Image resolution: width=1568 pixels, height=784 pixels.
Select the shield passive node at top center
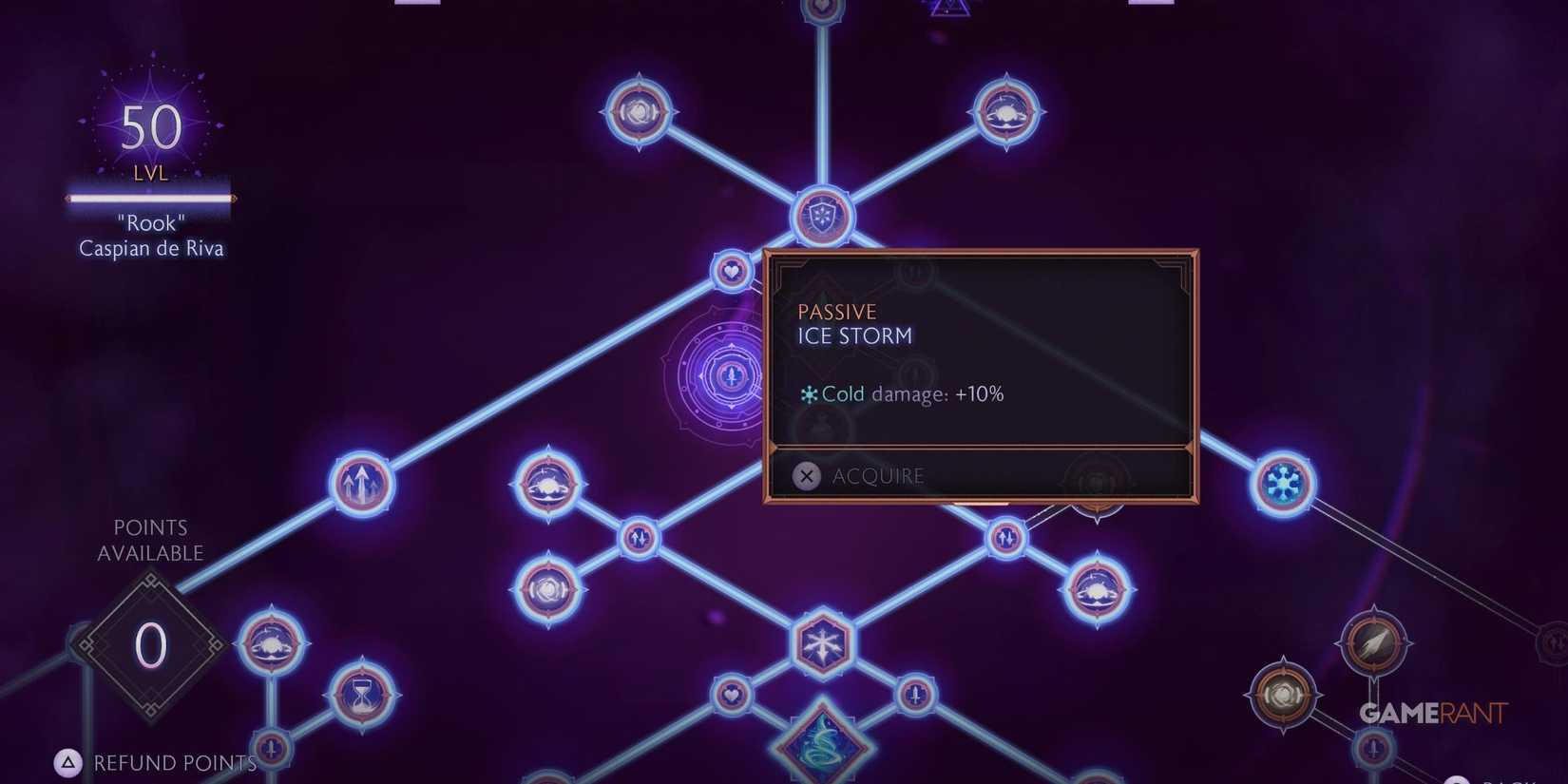click(823, 217)
